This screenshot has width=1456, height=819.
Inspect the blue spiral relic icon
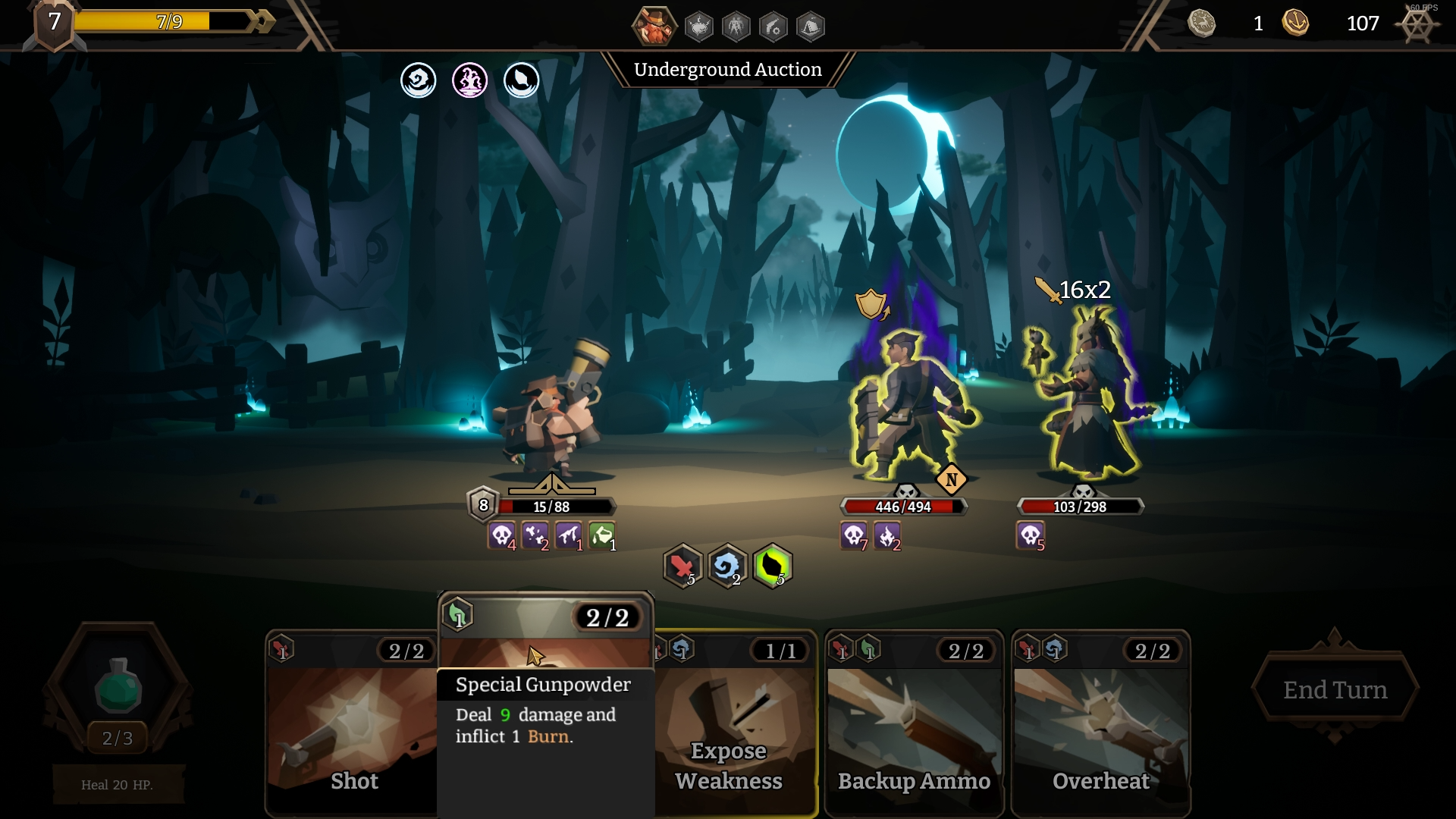(419, 80)
